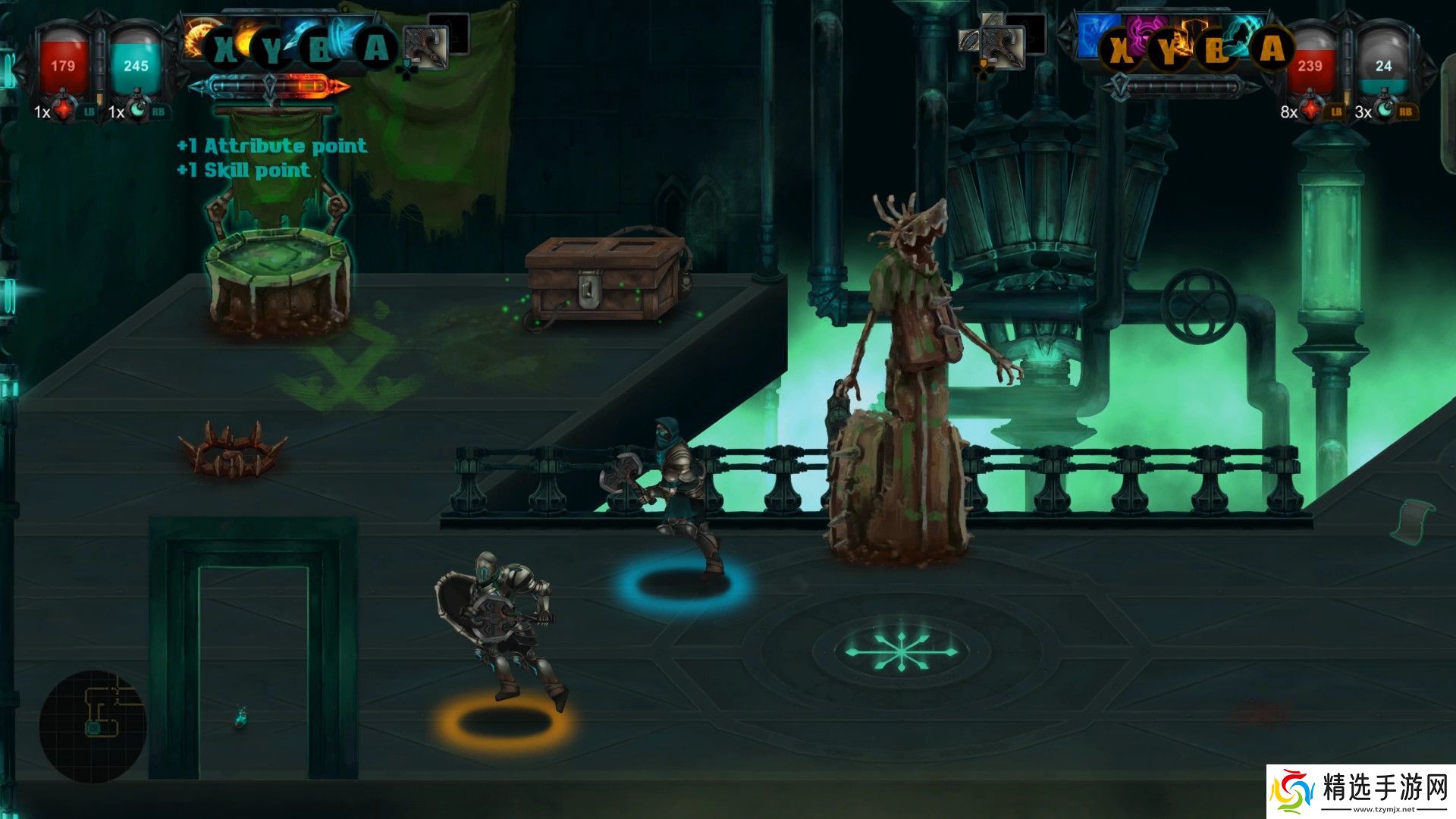Open the circular dungeon minimap

[92, 725]
